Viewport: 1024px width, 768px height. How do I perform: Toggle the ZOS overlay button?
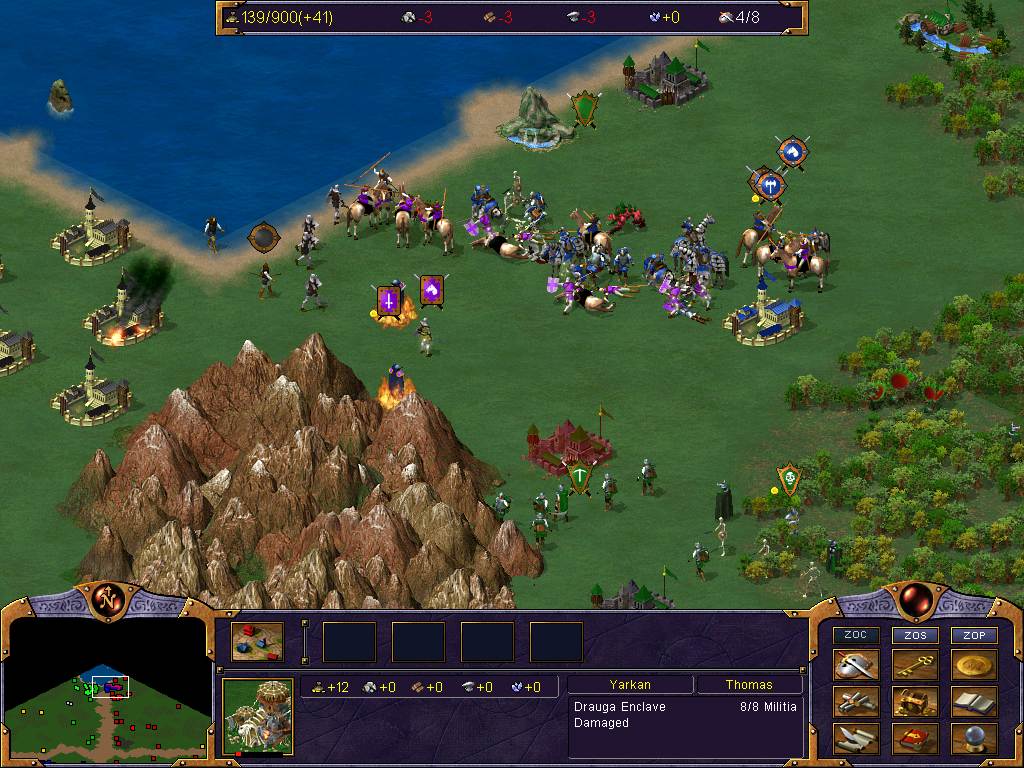click(x=915, y=635)
